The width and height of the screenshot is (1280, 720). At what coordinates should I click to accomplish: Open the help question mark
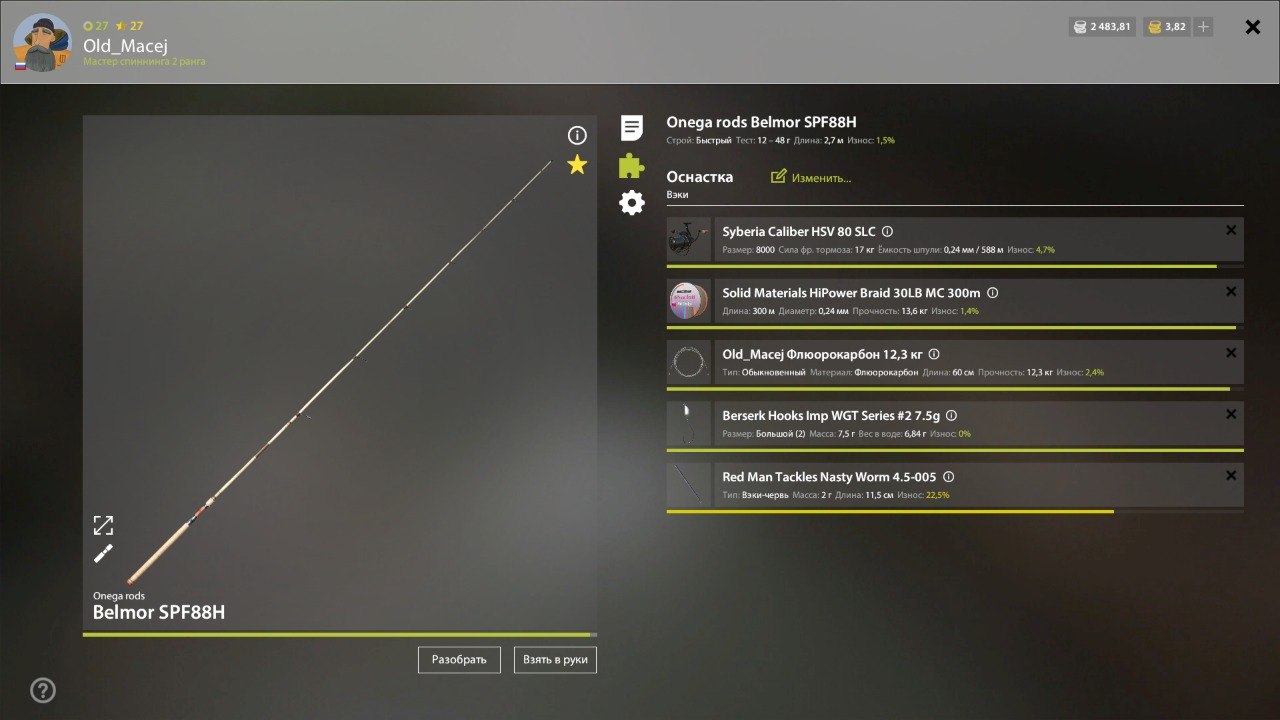42,690
